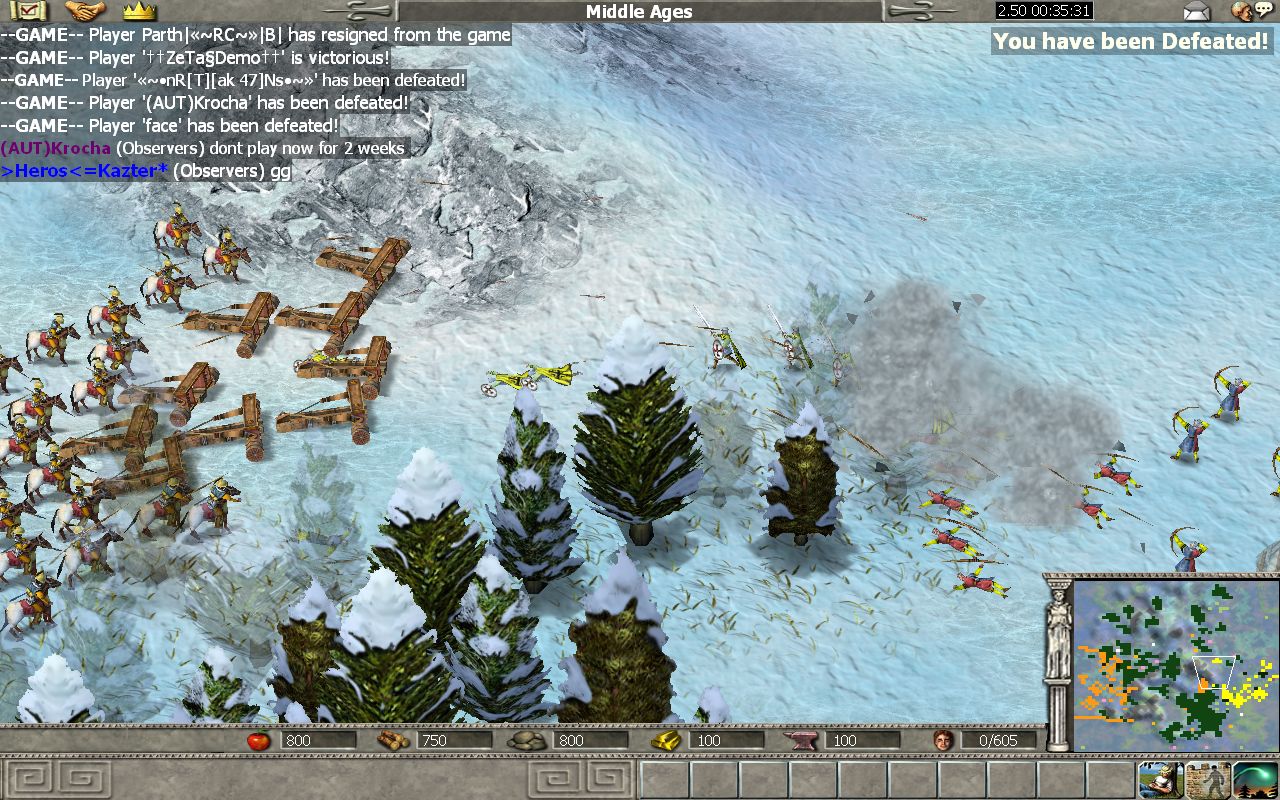Click the green comet night sky button
Image resolution: width=1280 pixels, height=800 pixels.
pyautogui.click(x=1255, y=780)
